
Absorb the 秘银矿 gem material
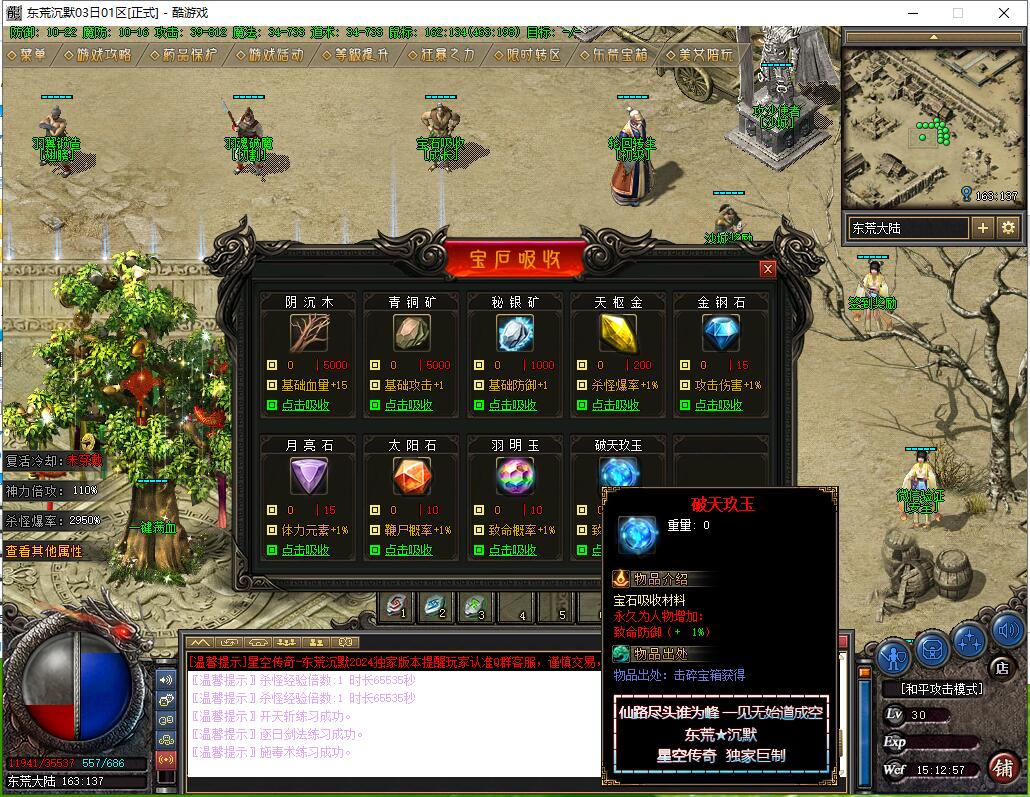click(512, 405)
